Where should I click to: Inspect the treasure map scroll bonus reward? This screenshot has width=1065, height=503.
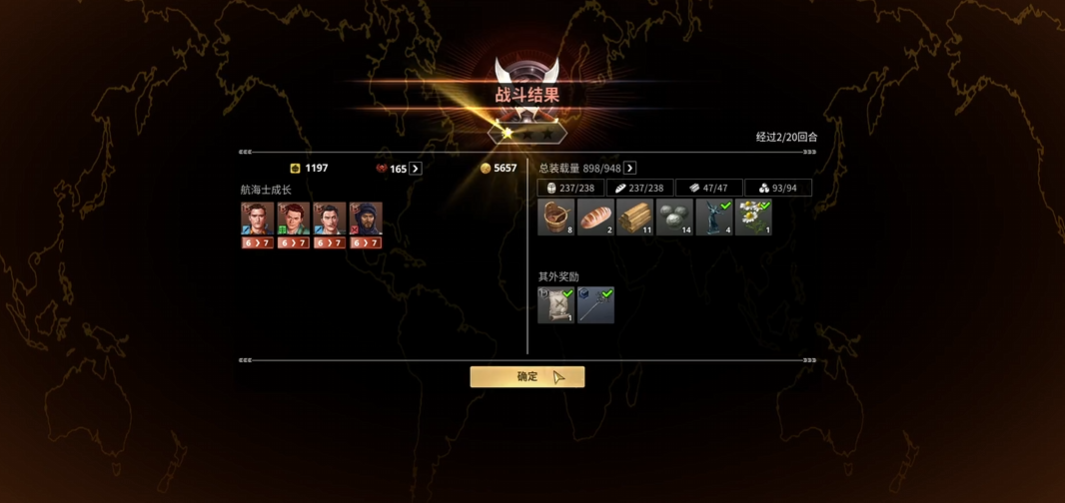[556, 305]
